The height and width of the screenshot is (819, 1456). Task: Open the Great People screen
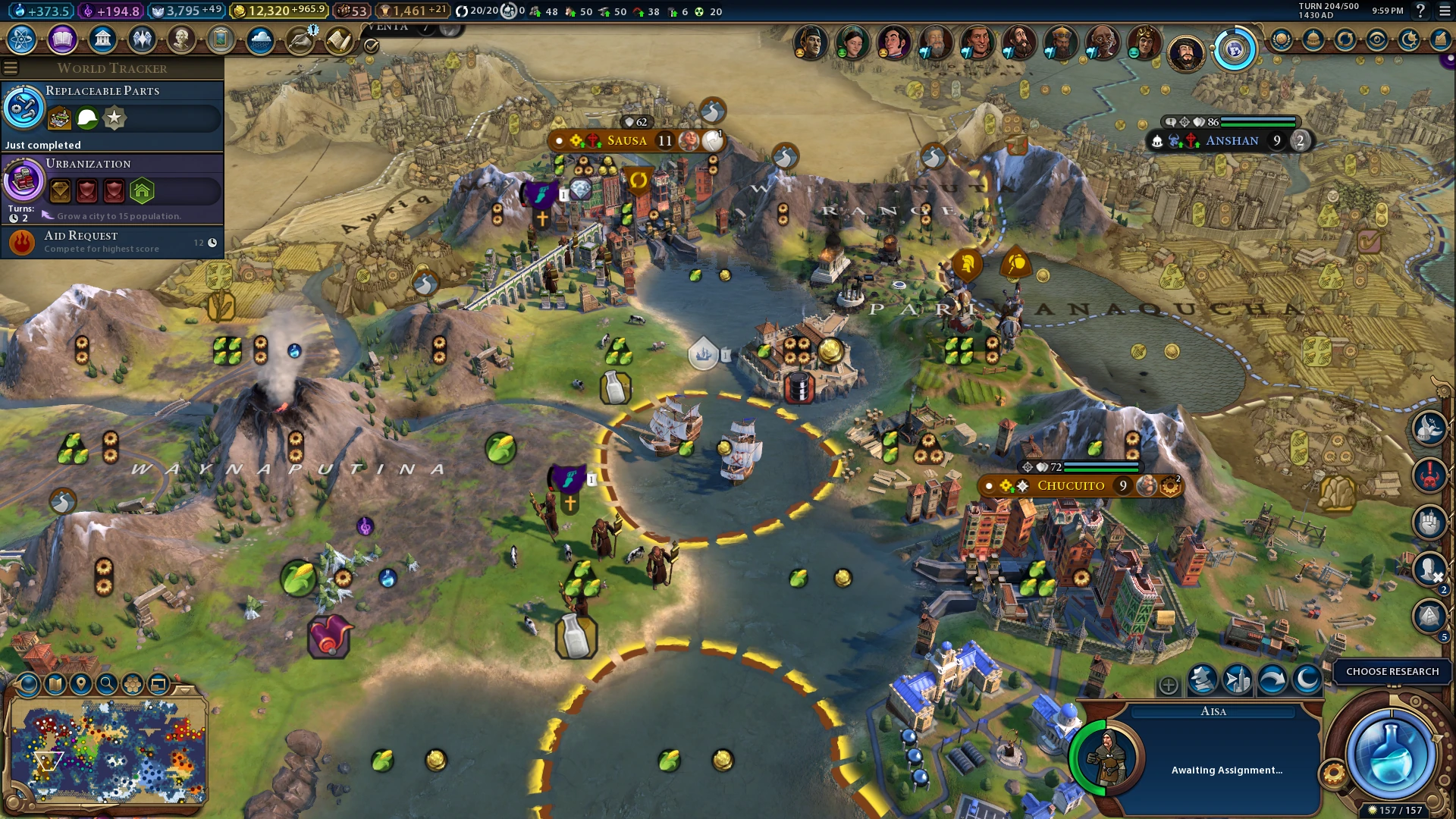(x=182, y=39)
